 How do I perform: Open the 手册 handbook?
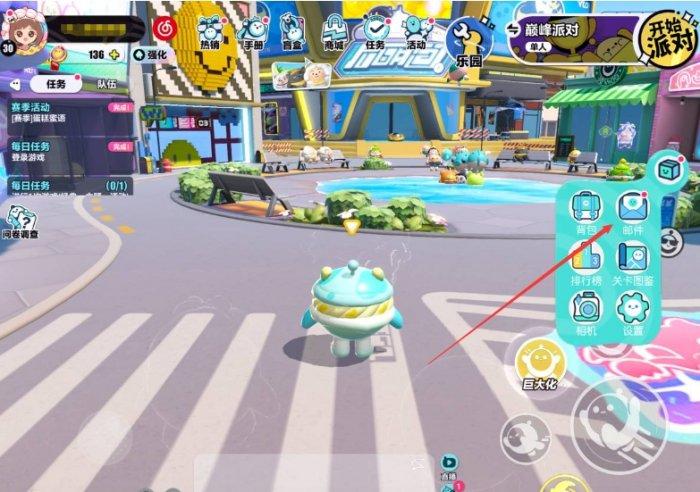(x=252, y=32)
